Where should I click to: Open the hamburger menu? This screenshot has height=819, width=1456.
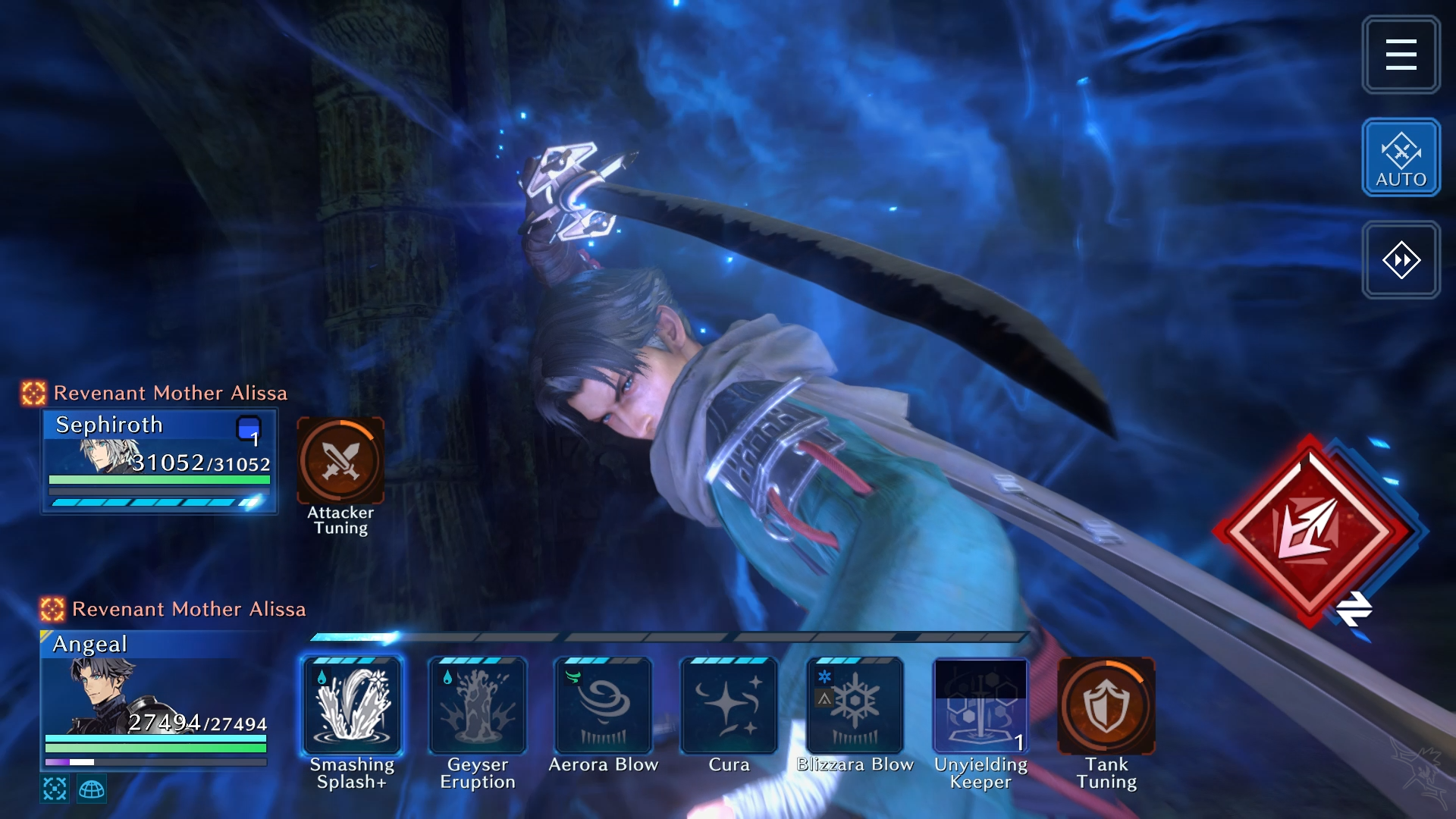click(1401, 55)
